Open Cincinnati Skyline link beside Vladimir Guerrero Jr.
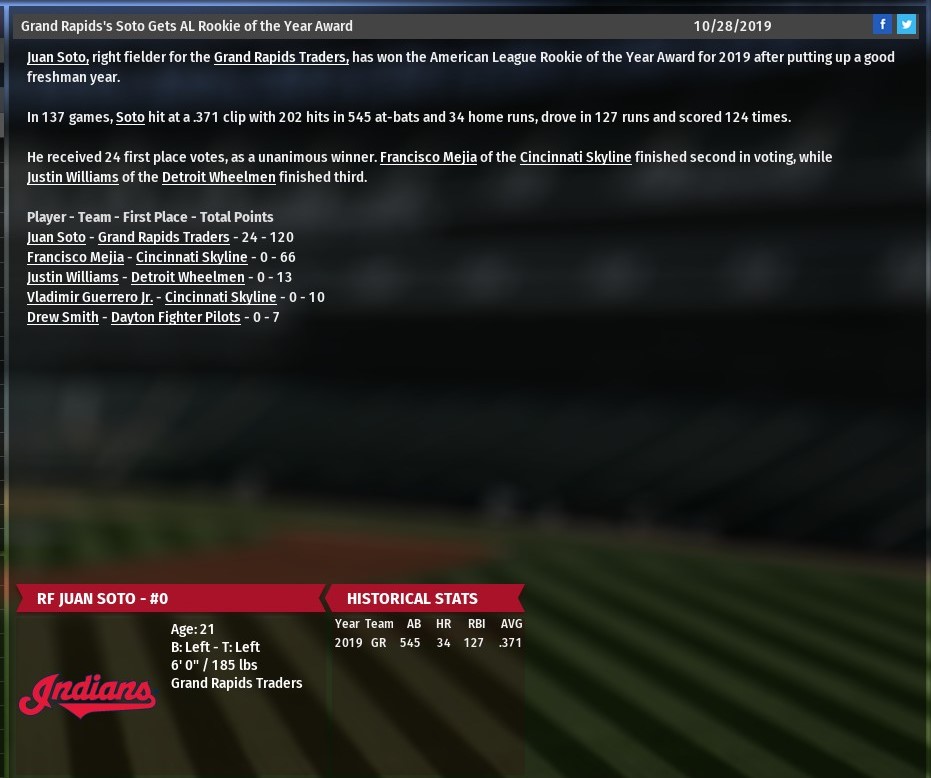This screenshot has width=931, height=778. coord(220,297)
